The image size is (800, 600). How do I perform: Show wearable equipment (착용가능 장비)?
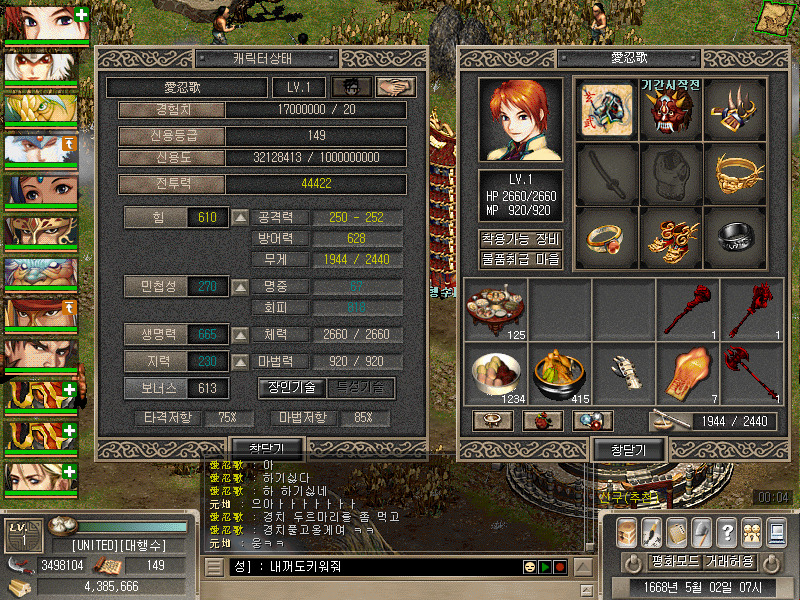coord(520,239)
